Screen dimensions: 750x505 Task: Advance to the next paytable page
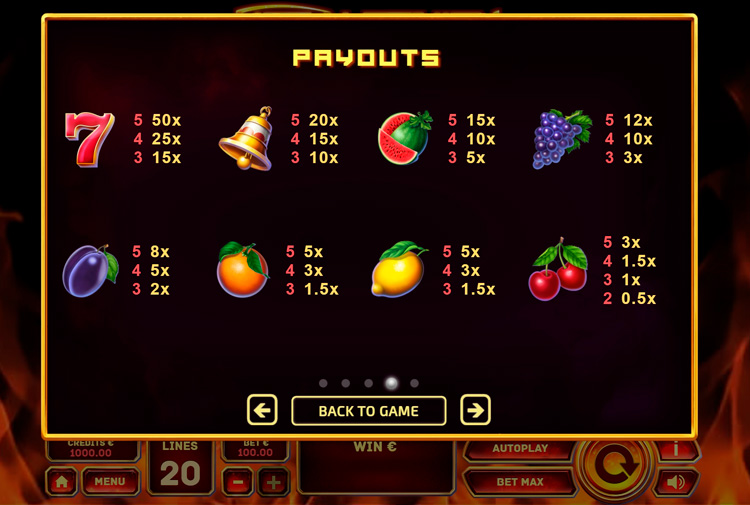tap(475, 410)
